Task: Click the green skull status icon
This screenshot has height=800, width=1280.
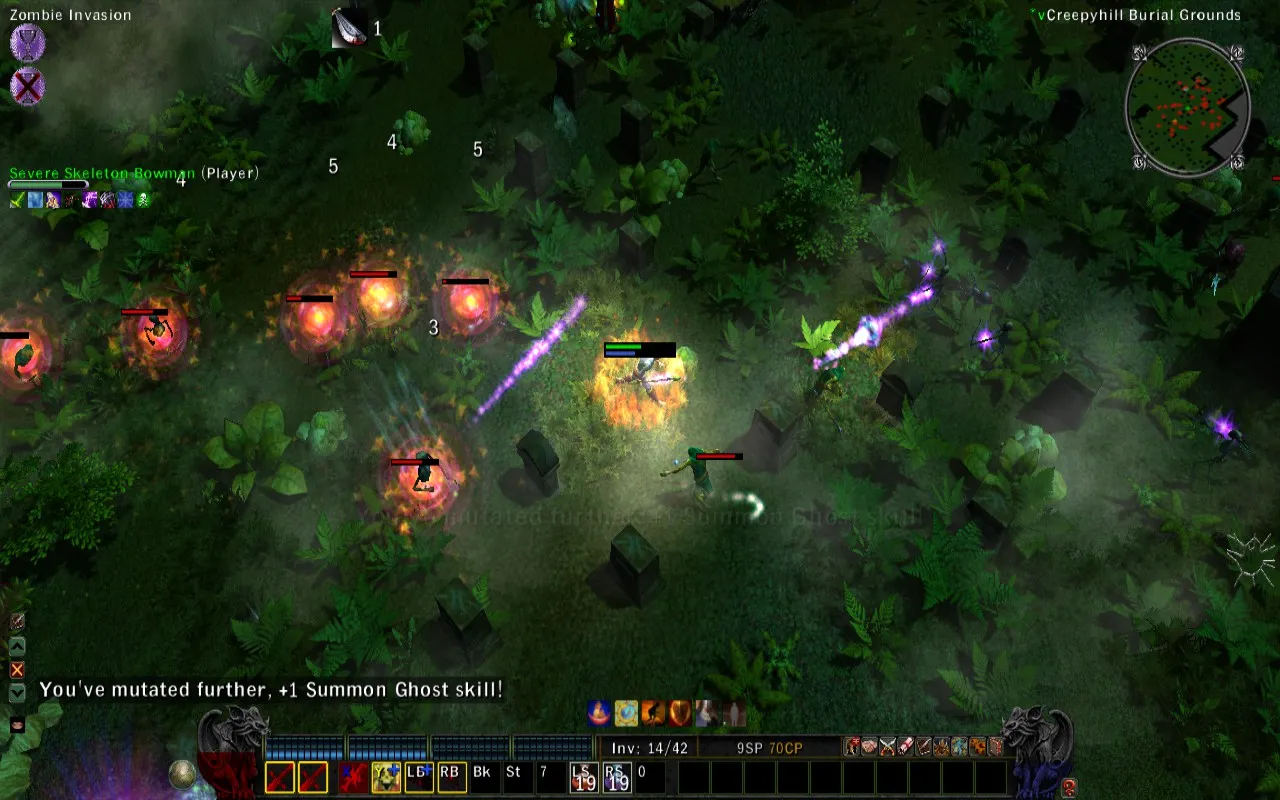Action: tap(143, 200)
